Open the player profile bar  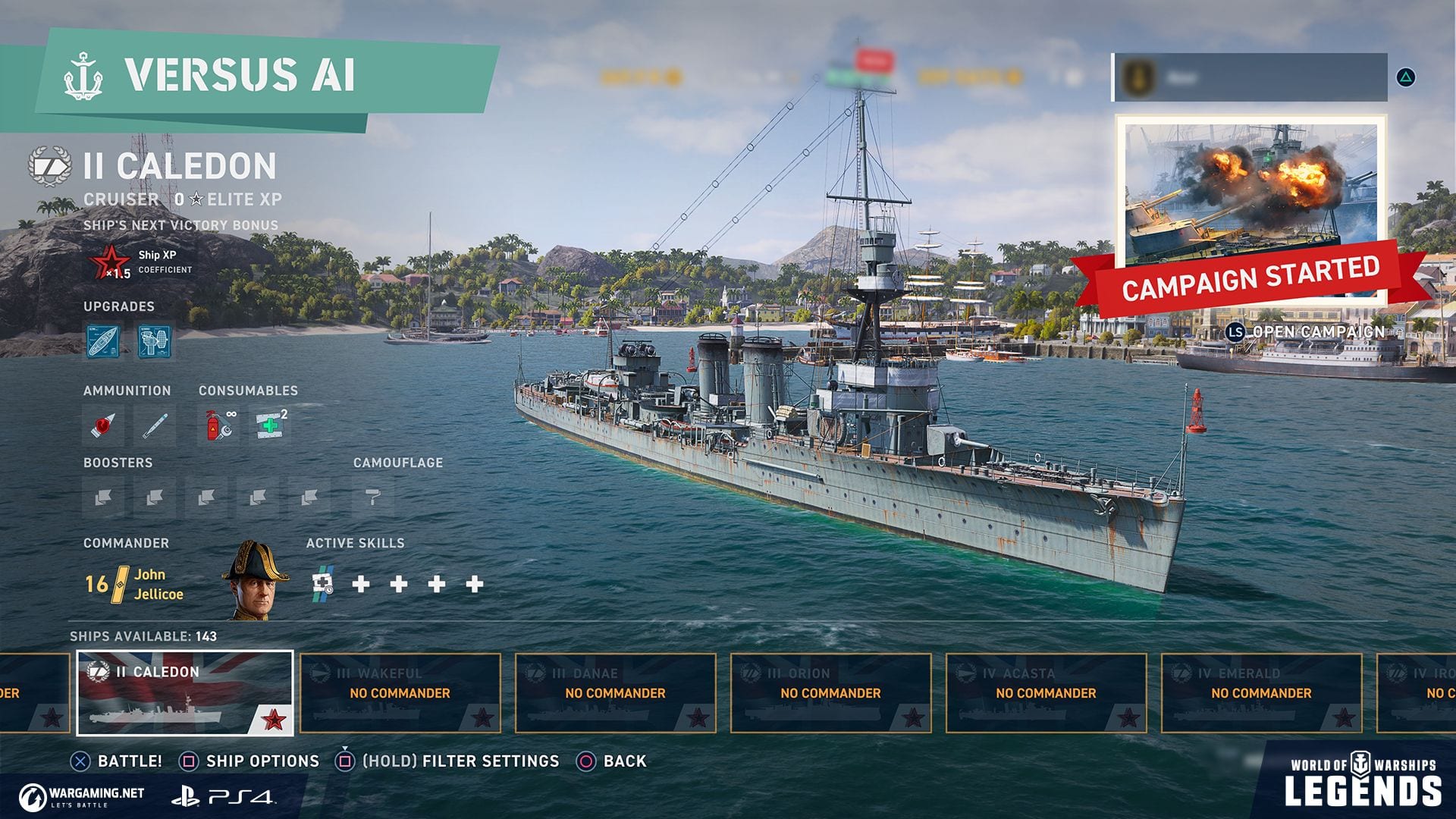[1250, 77]
